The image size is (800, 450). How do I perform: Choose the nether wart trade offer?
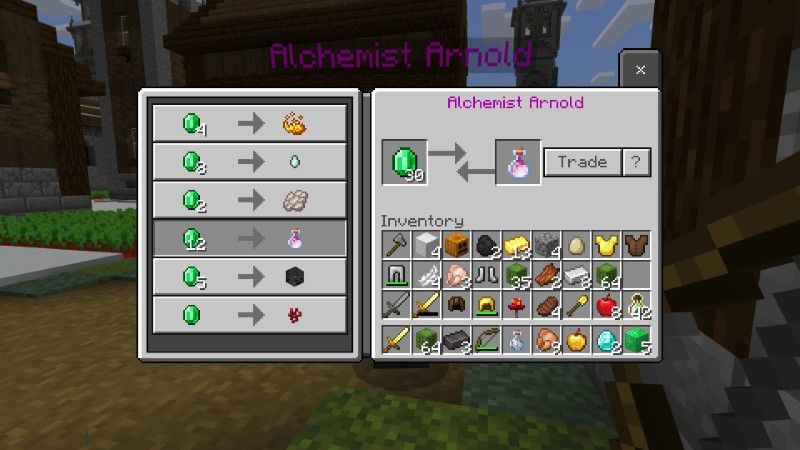coord(250,314)
